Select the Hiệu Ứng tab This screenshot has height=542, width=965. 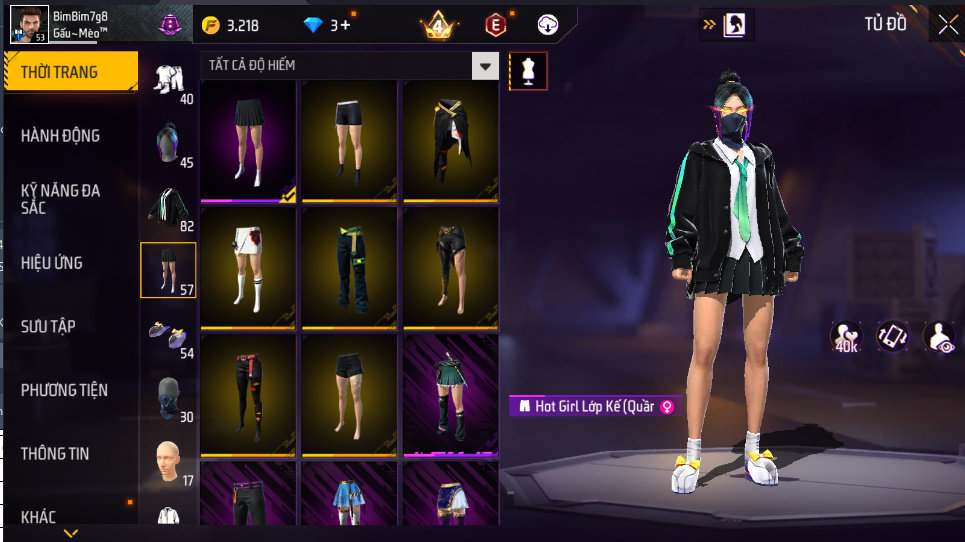point(52,263)
